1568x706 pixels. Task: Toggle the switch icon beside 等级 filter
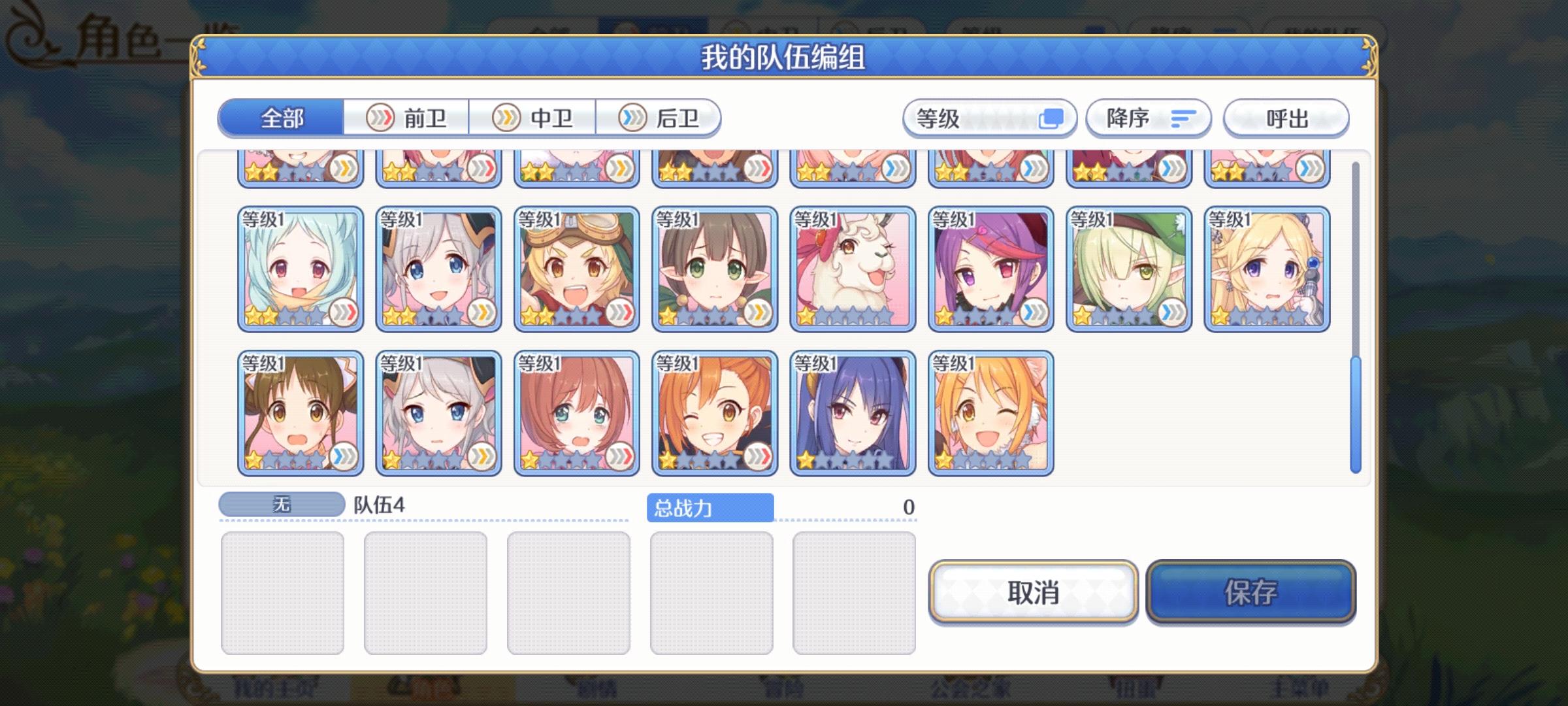click(x=1053, y=118)
